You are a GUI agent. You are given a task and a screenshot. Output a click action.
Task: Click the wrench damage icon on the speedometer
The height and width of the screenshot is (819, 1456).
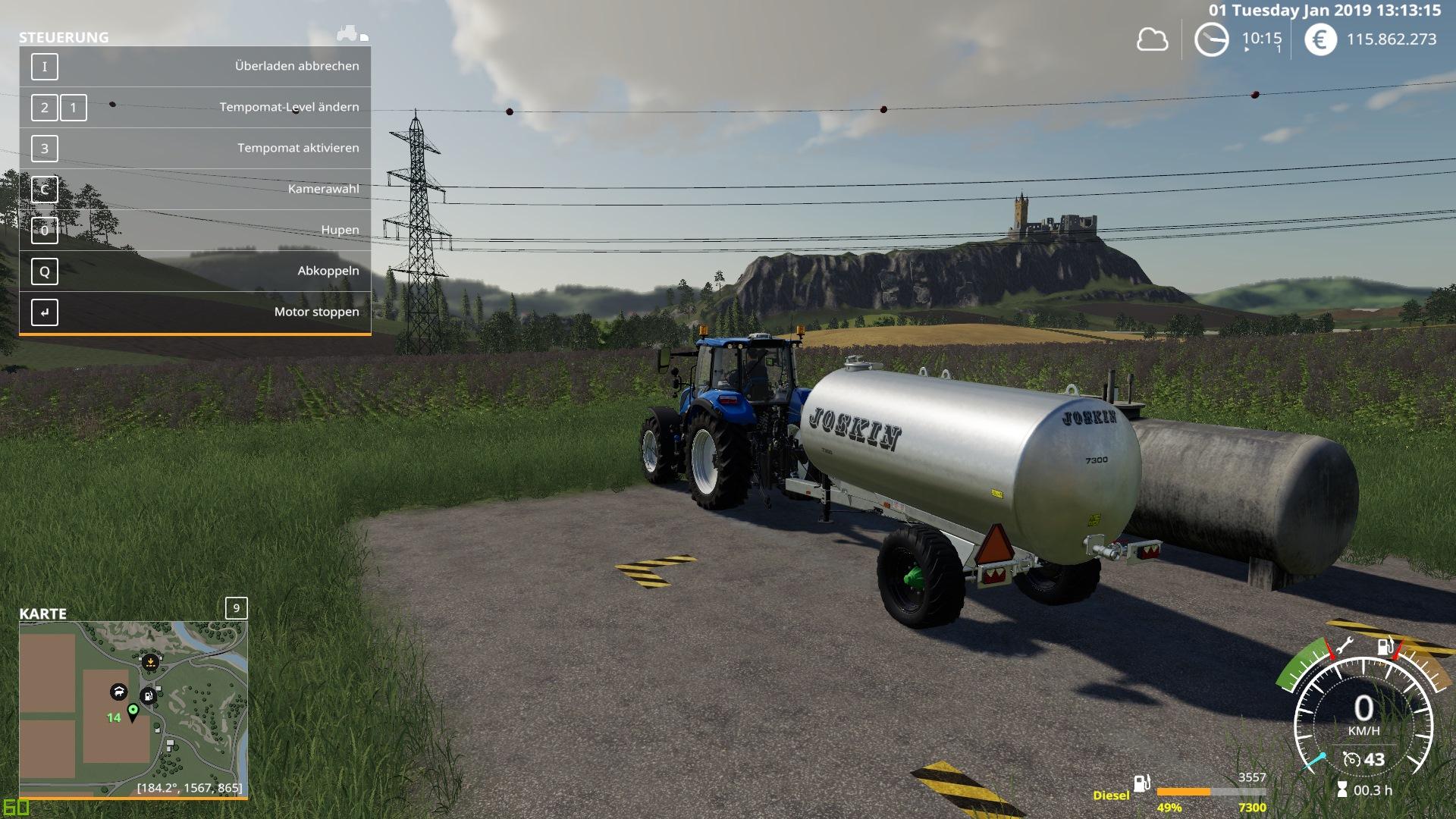tap(1343, 646)
